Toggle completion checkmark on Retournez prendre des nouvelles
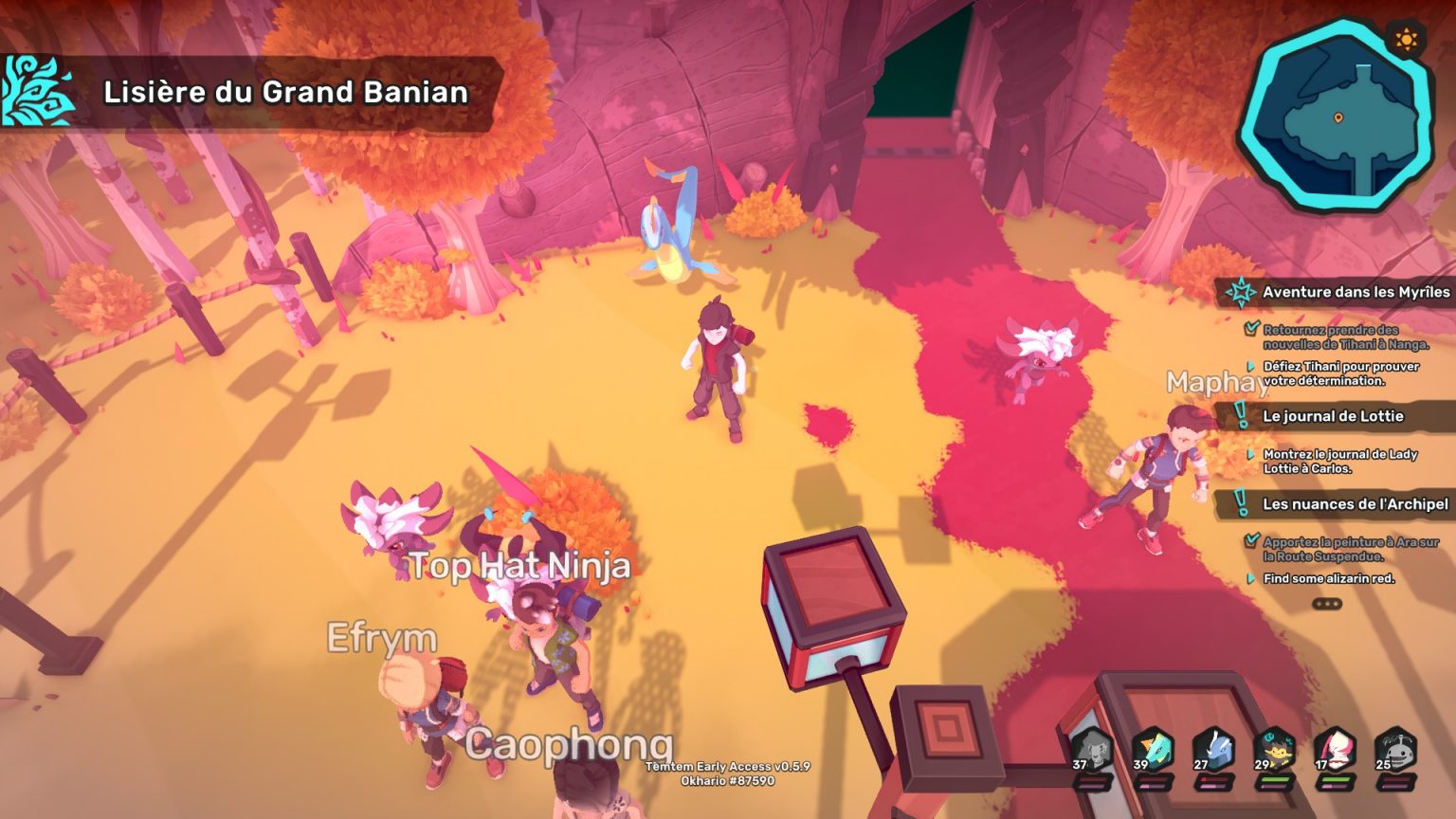 pyautogui.click(x=1251, y=329)
